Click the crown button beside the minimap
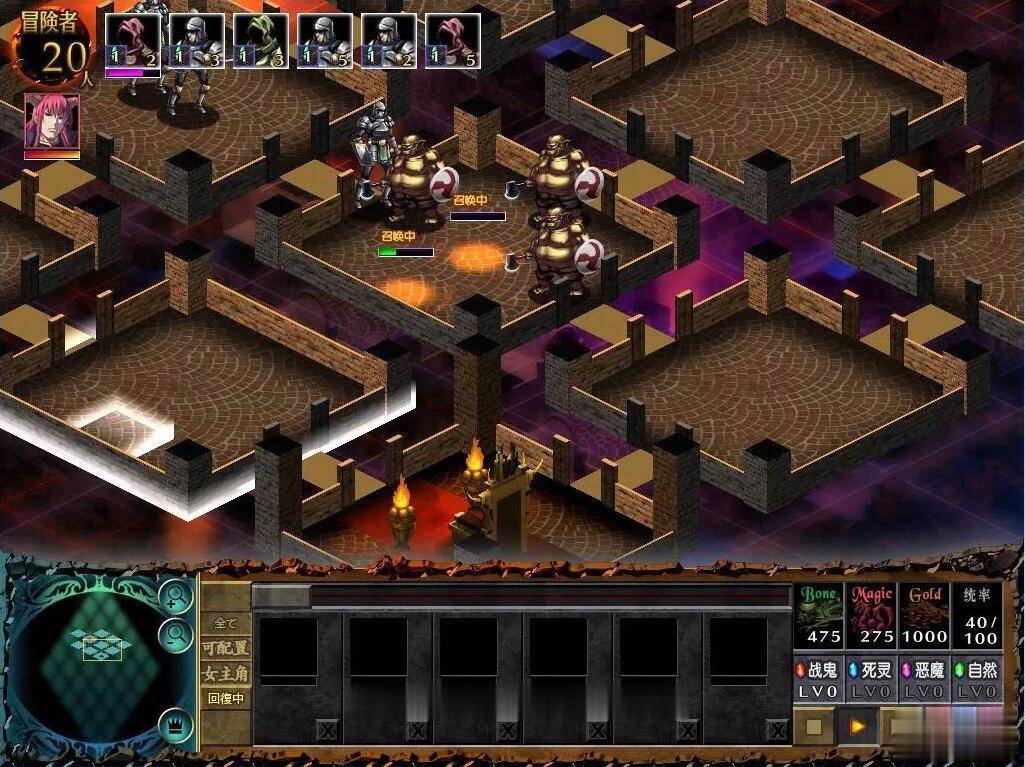 click(x=176, y=725)
